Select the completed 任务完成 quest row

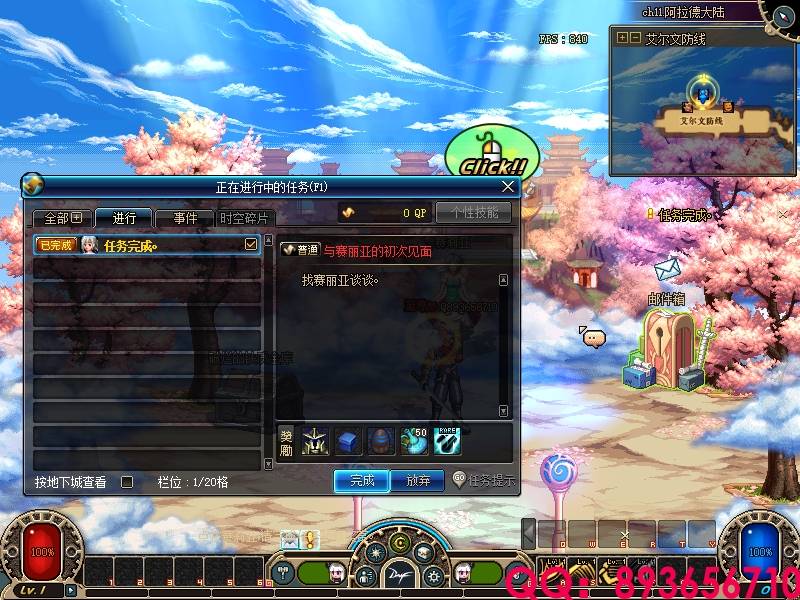coord(140,245)
